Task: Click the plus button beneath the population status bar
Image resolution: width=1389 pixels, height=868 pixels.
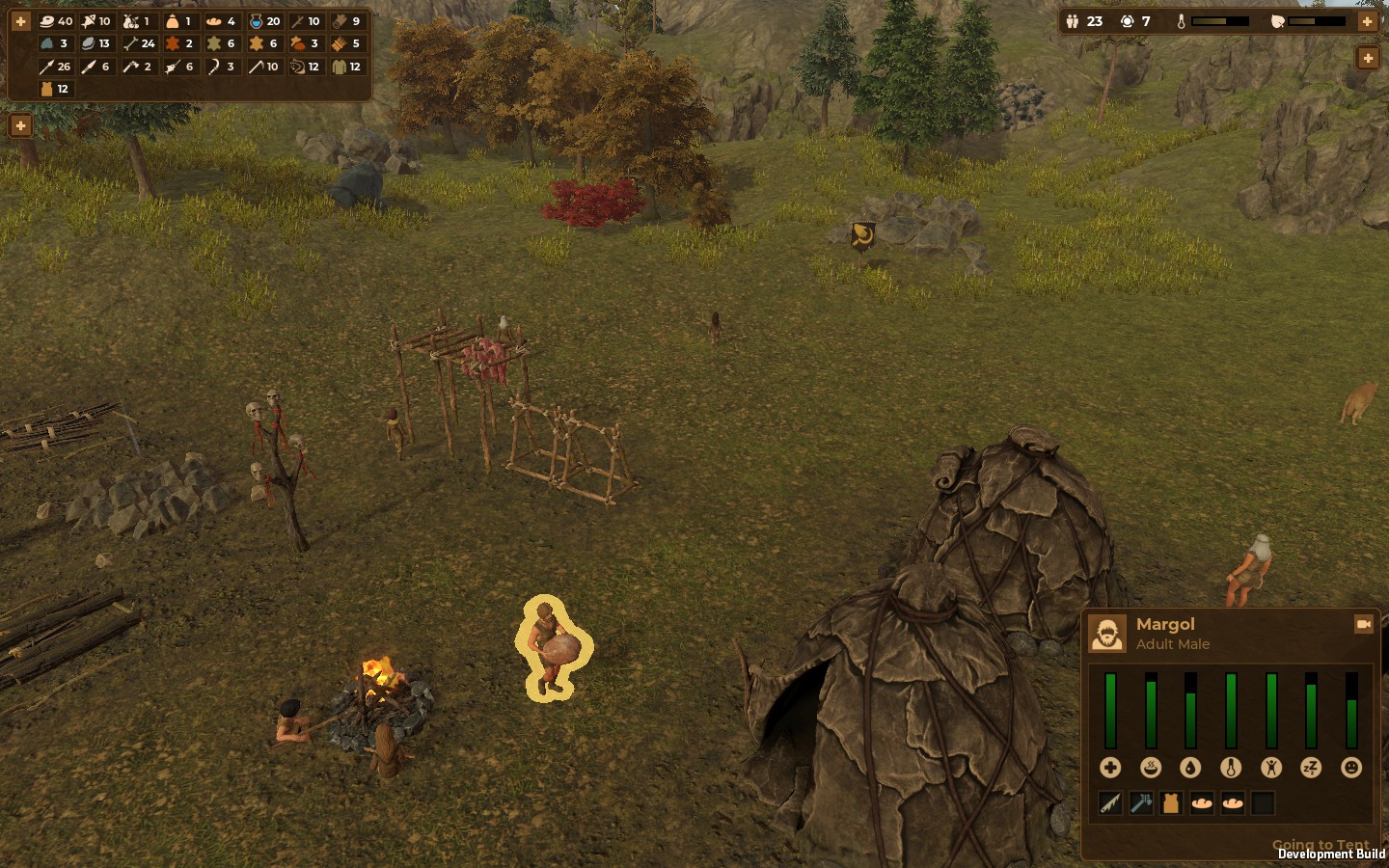Action: [x=1367, y=59]
